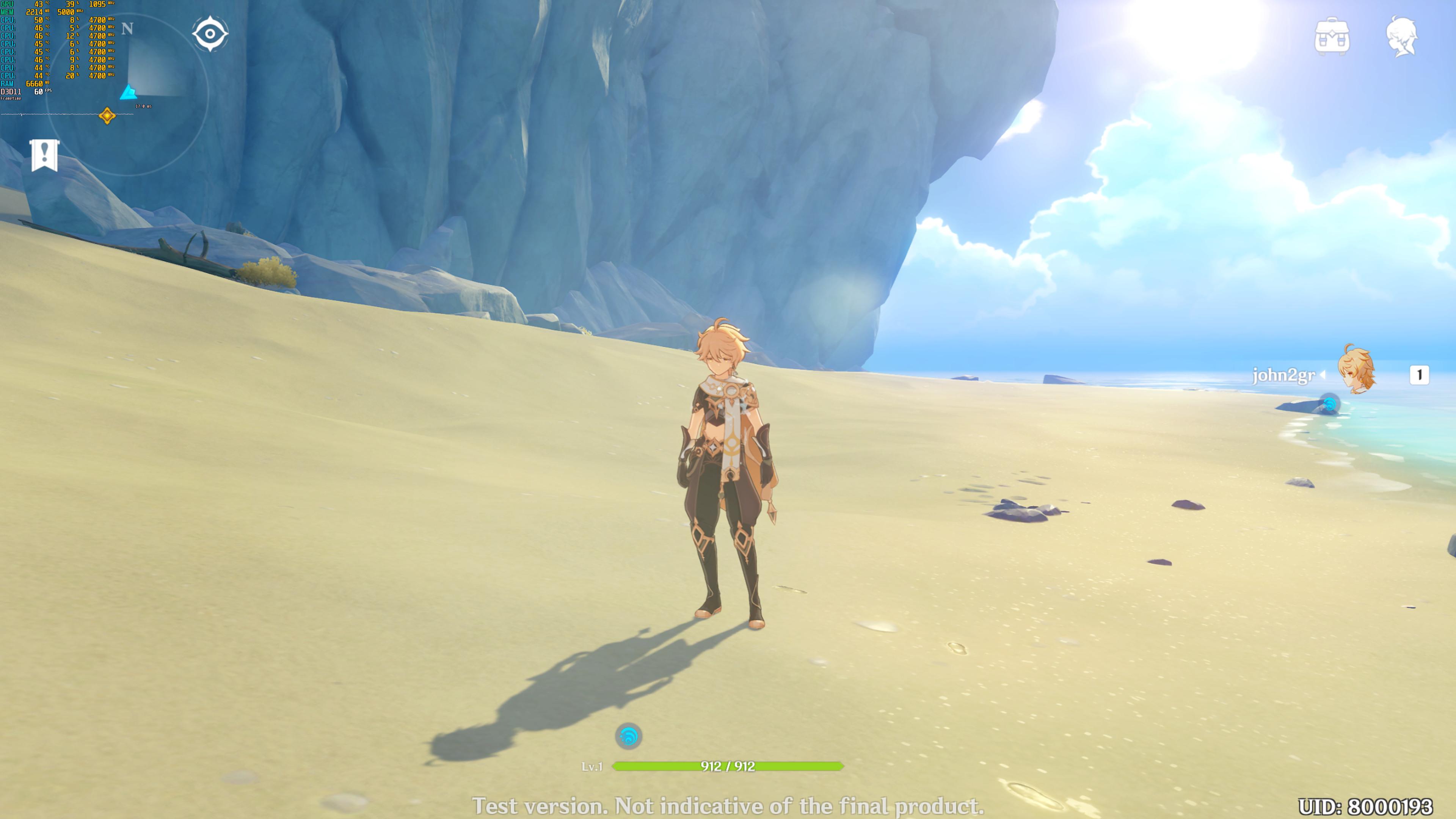
Task: Open the backpack inventory
Action: tap(1332, 37)
